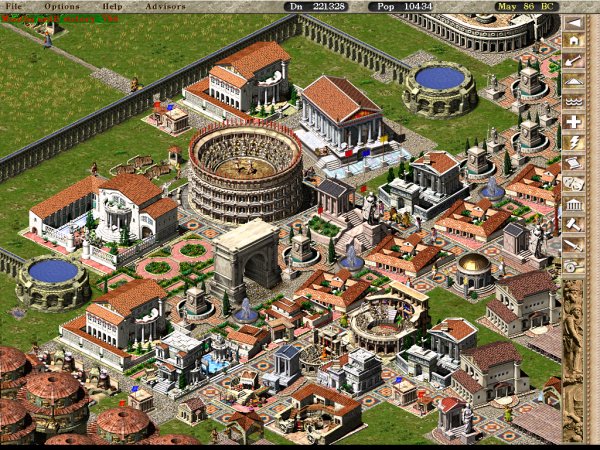Select the housing build button
This screenshot has height=450, width=600.
click(574, 41)
